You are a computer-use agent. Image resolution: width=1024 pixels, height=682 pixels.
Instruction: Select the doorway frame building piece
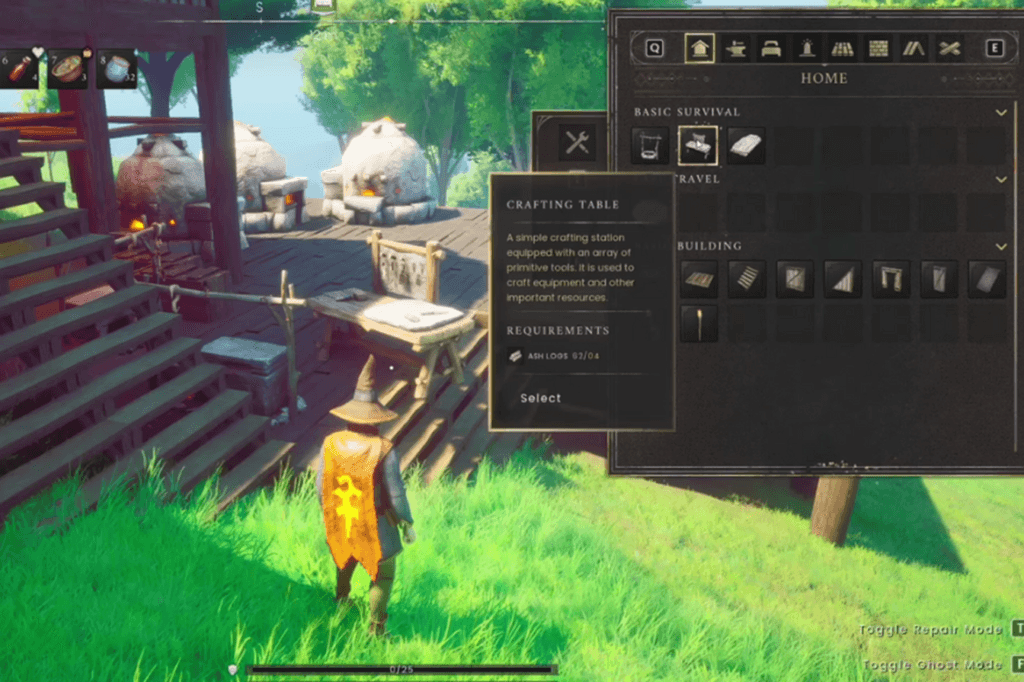coord(891,279)
